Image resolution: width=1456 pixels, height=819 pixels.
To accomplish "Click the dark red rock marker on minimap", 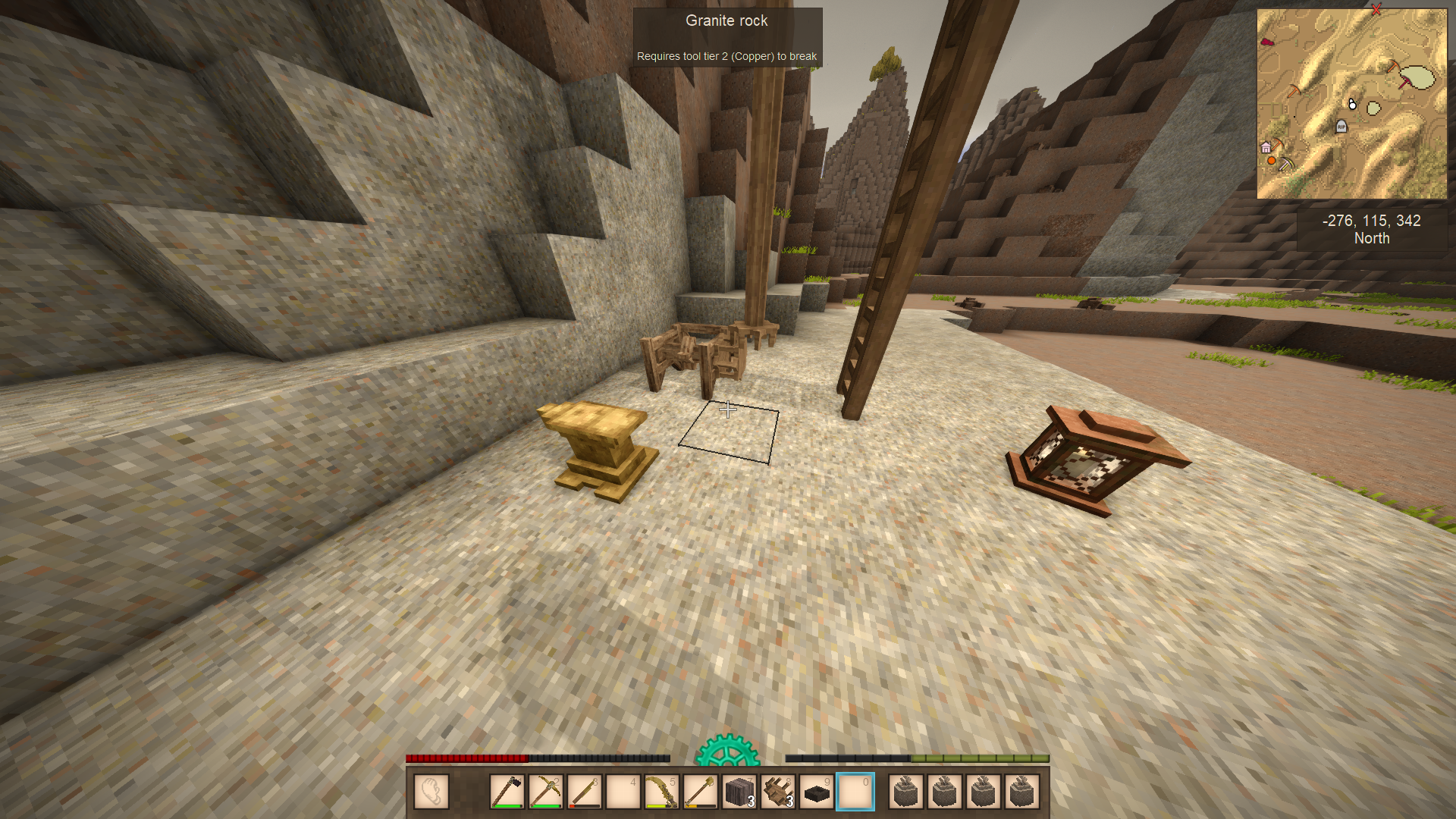I will [1266, 41].
